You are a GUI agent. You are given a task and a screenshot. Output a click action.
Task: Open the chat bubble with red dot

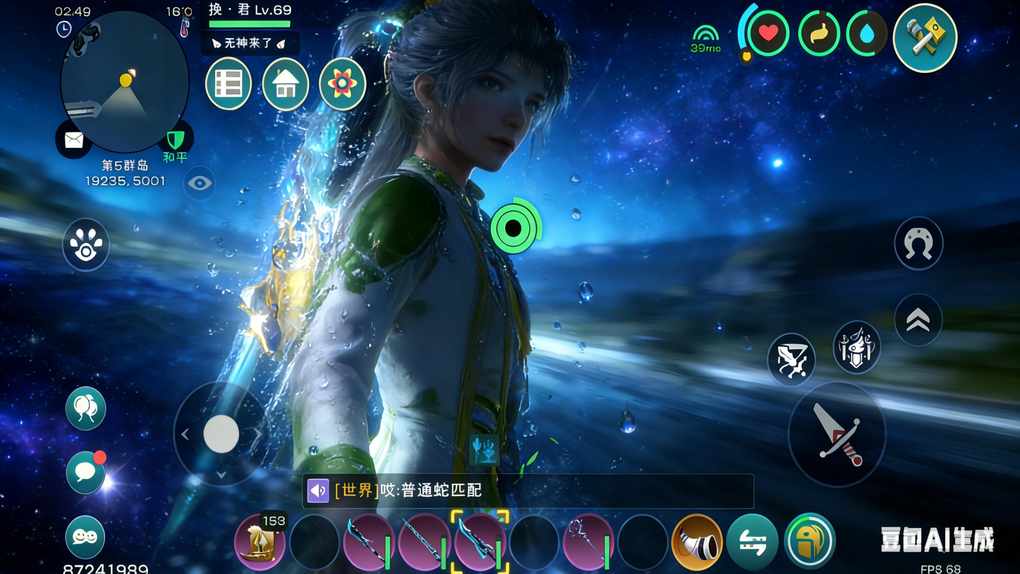coord(86,472)
